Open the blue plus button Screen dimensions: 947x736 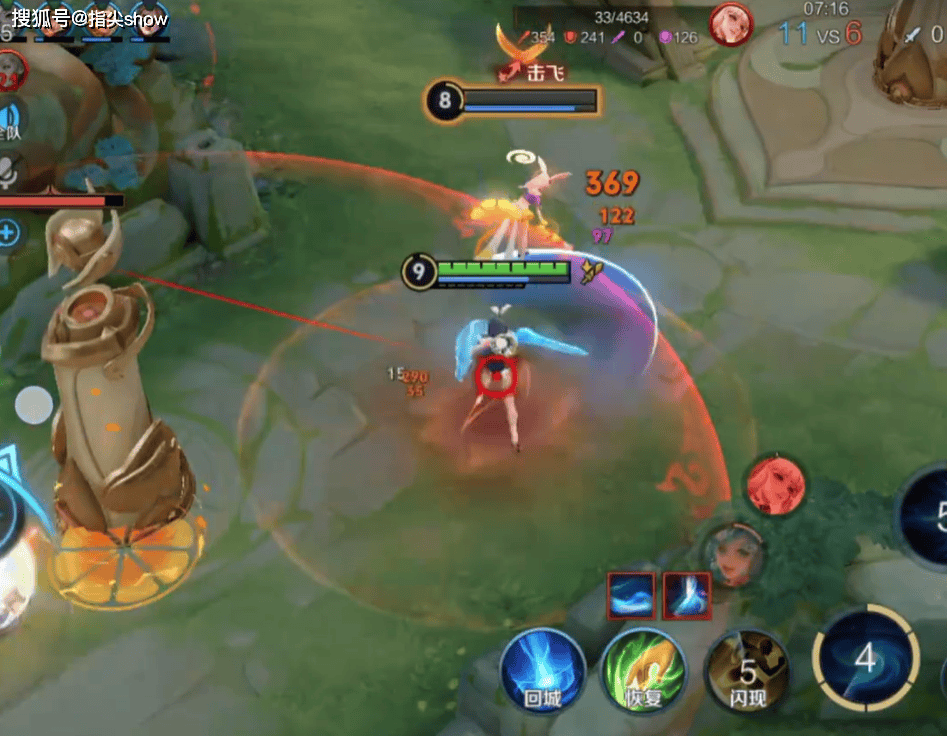tap(8, 234)
